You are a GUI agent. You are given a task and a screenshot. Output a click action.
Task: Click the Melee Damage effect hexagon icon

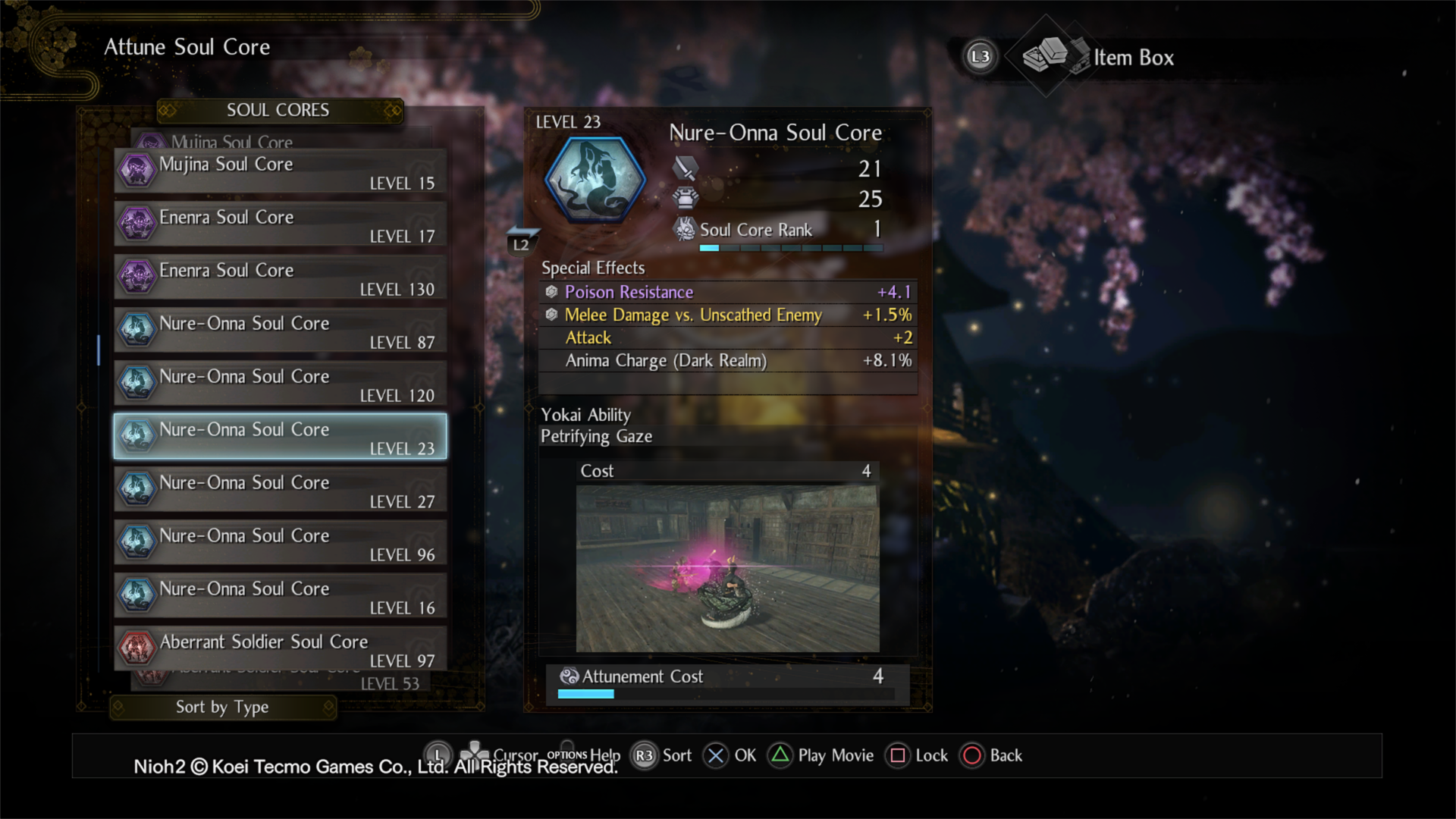click(551, 315)
